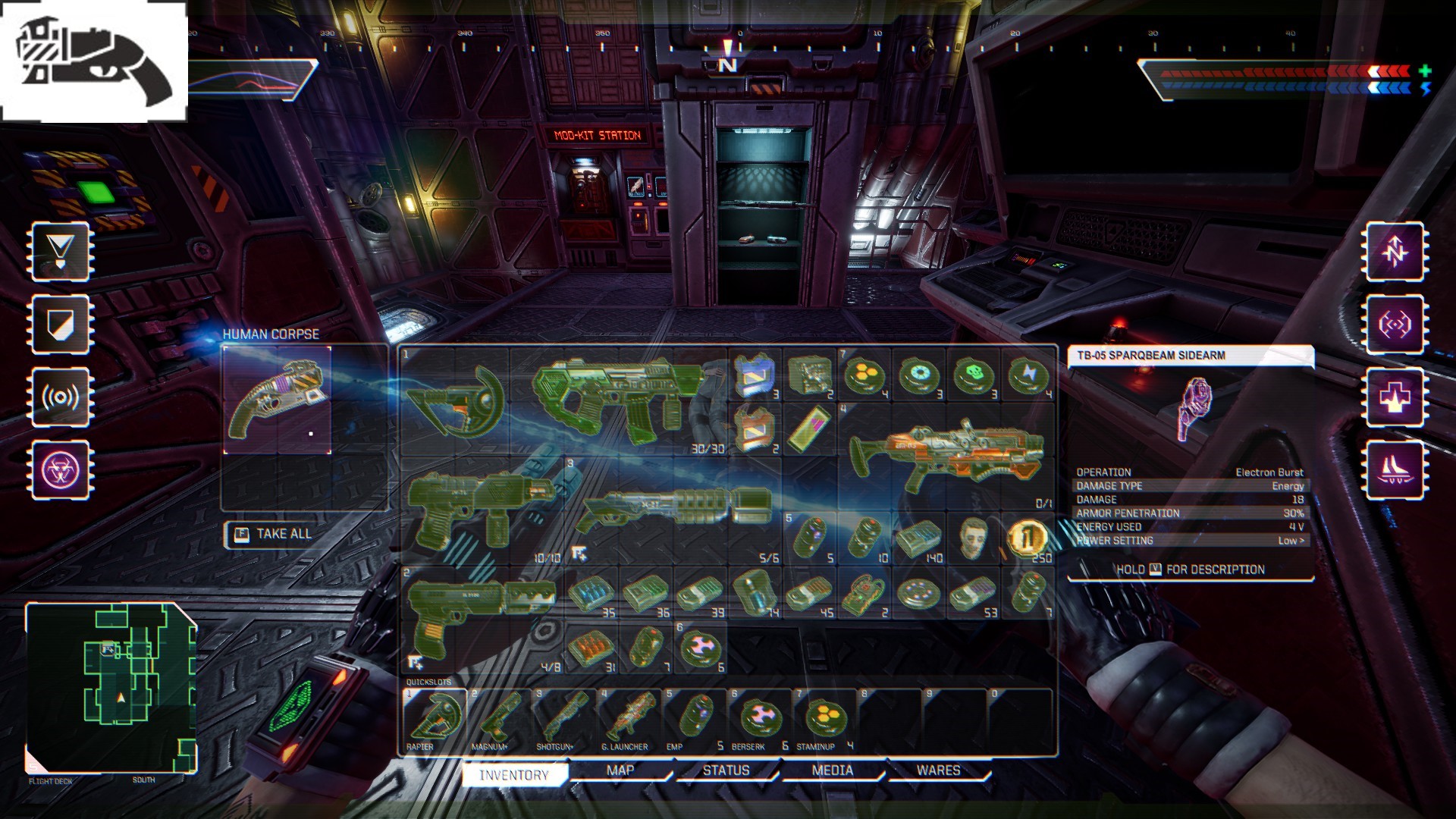Activate the biohazard hardware icon
This screenshot has width=1456, height=819.
click(x=61, y=470)
